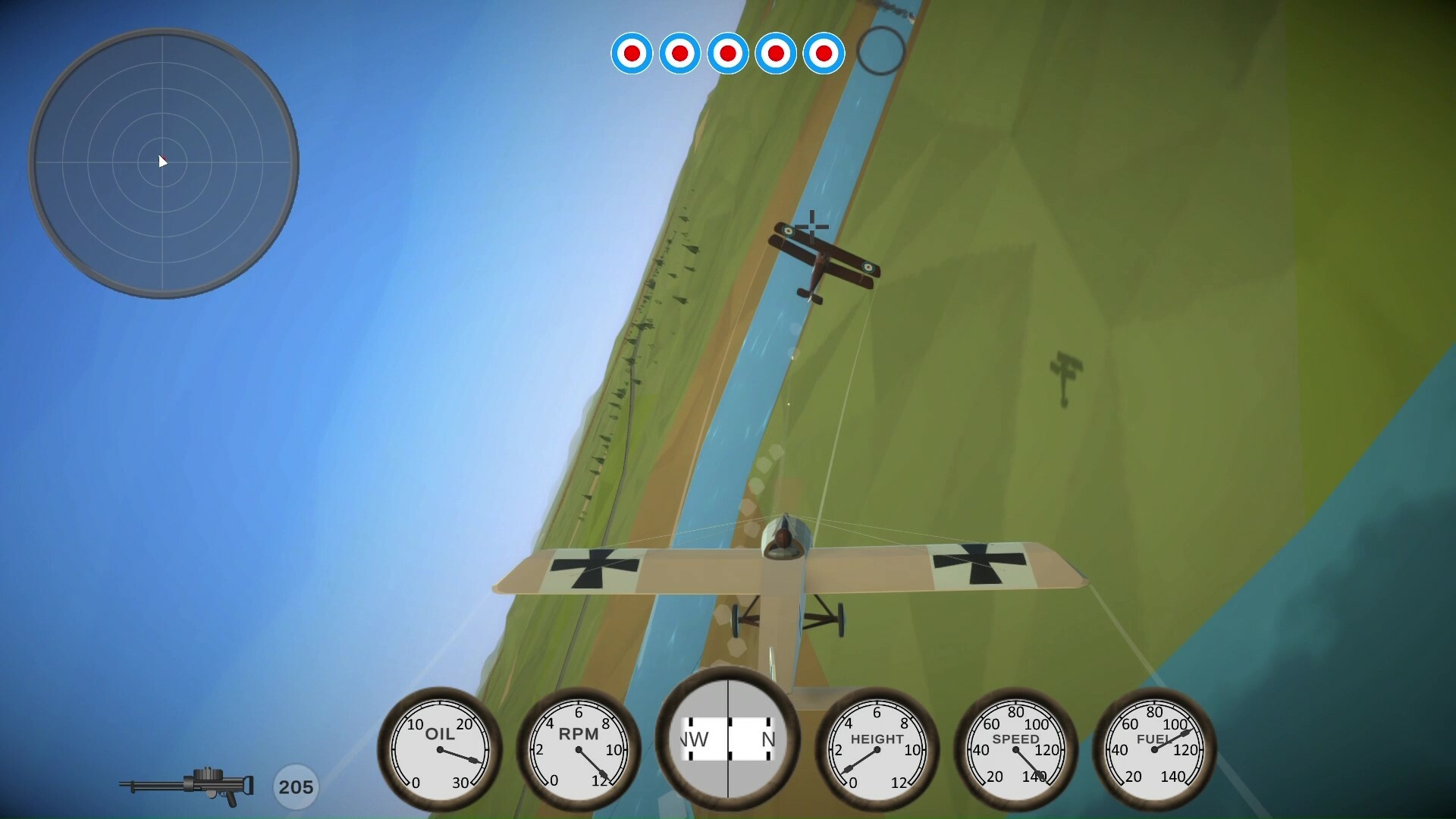
Task: Click the third red roundel indicator
Action: (728, 54)
